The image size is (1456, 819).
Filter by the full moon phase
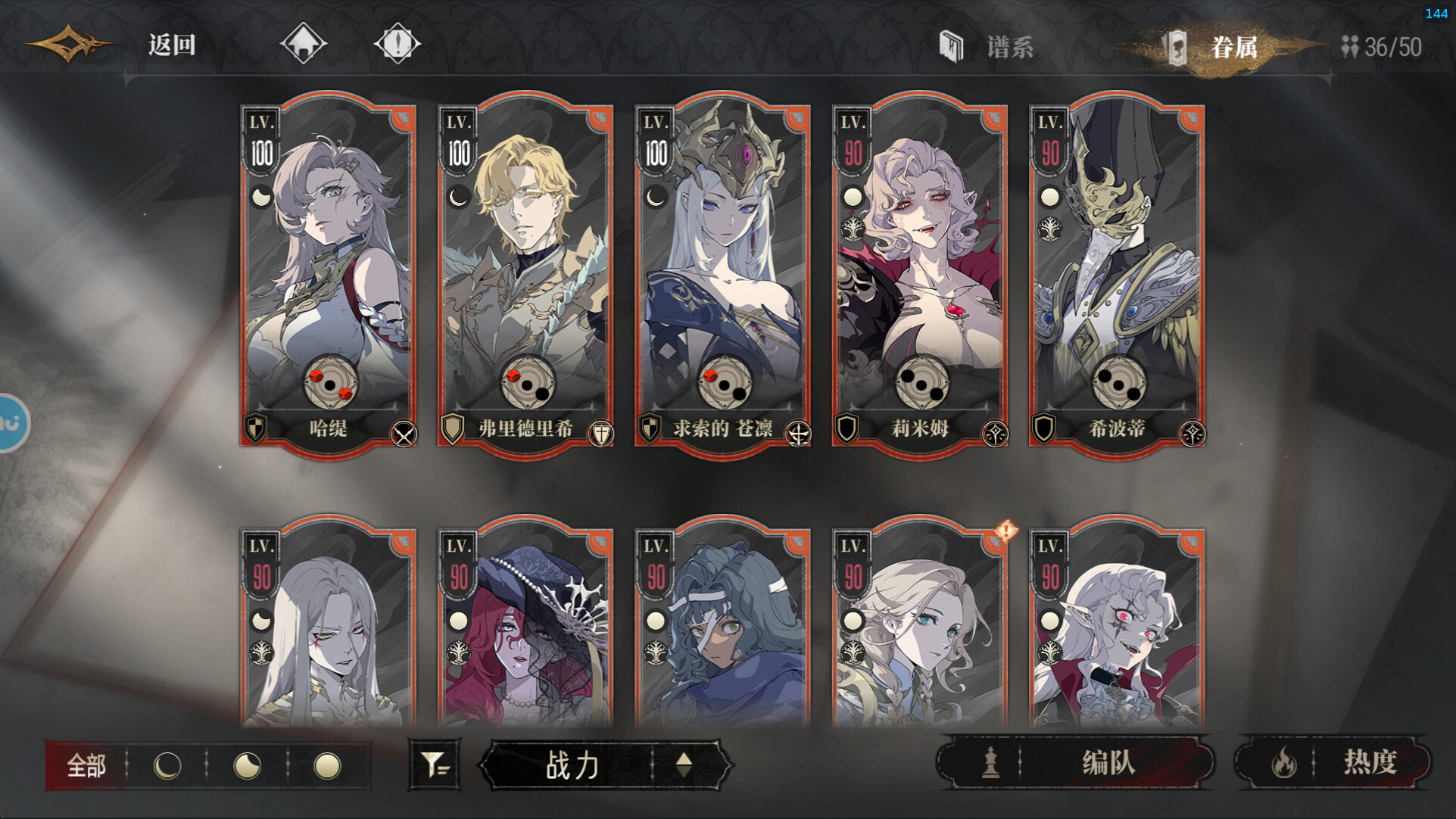tap(327, 766)
